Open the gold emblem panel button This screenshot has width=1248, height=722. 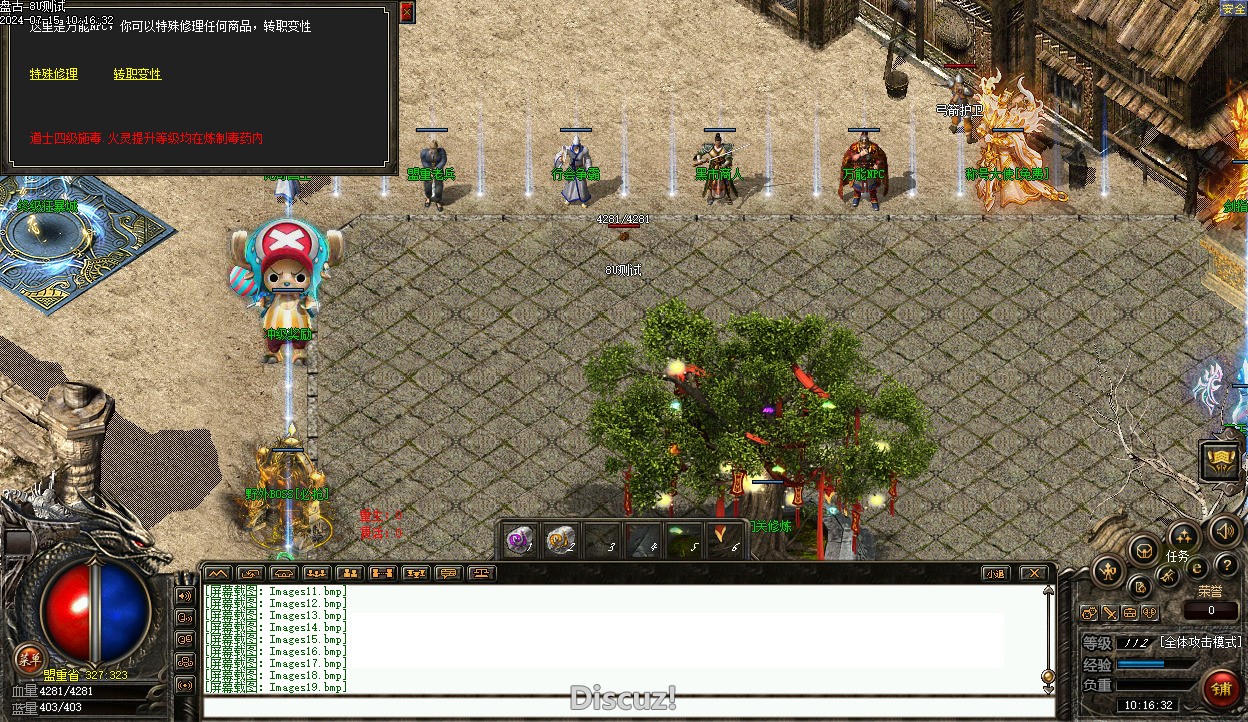coord(1219,461)
